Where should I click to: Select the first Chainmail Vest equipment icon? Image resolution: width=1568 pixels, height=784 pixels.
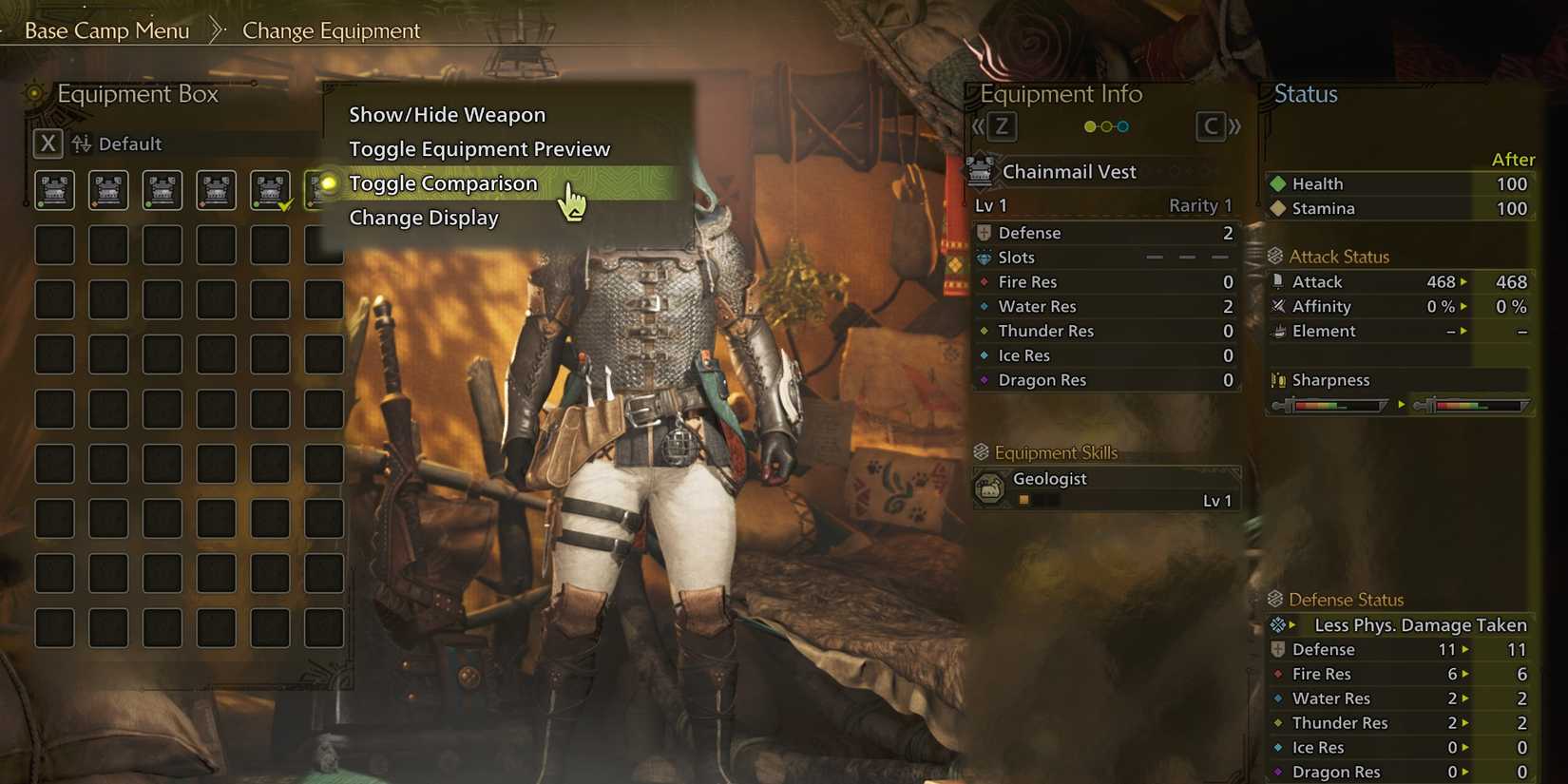pos(54,189)
